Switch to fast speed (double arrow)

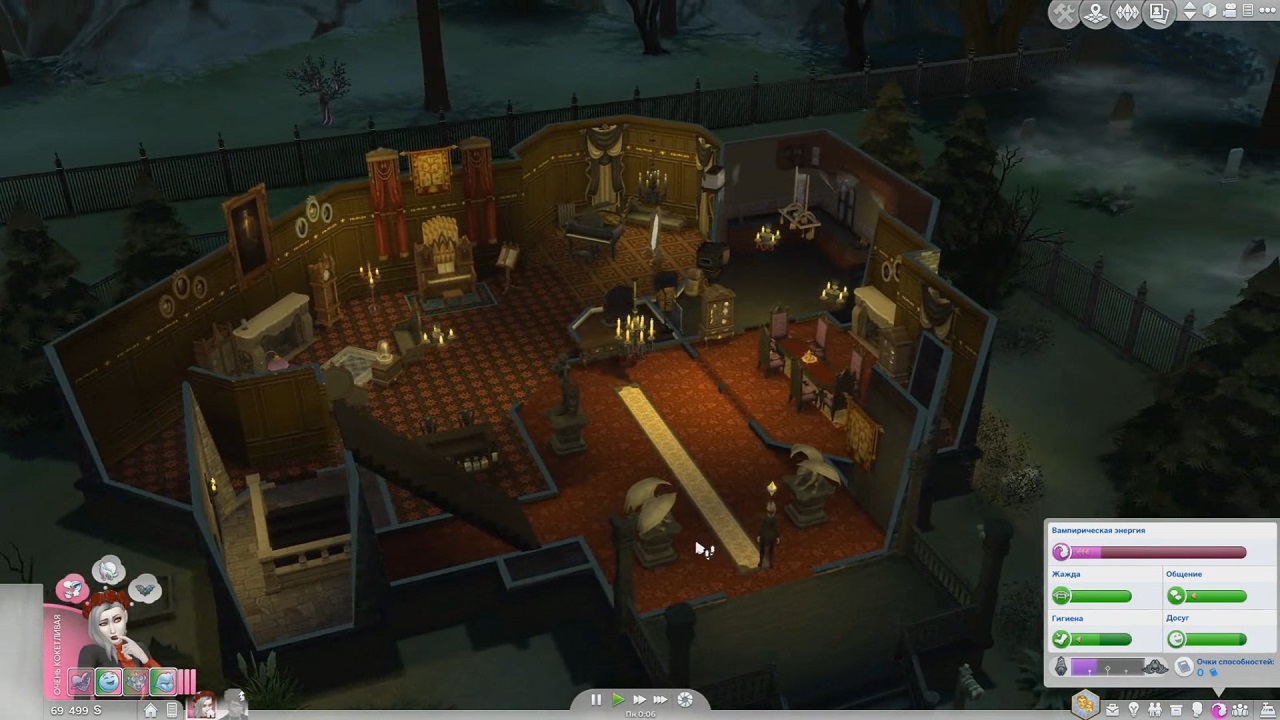tap(639, 700)
